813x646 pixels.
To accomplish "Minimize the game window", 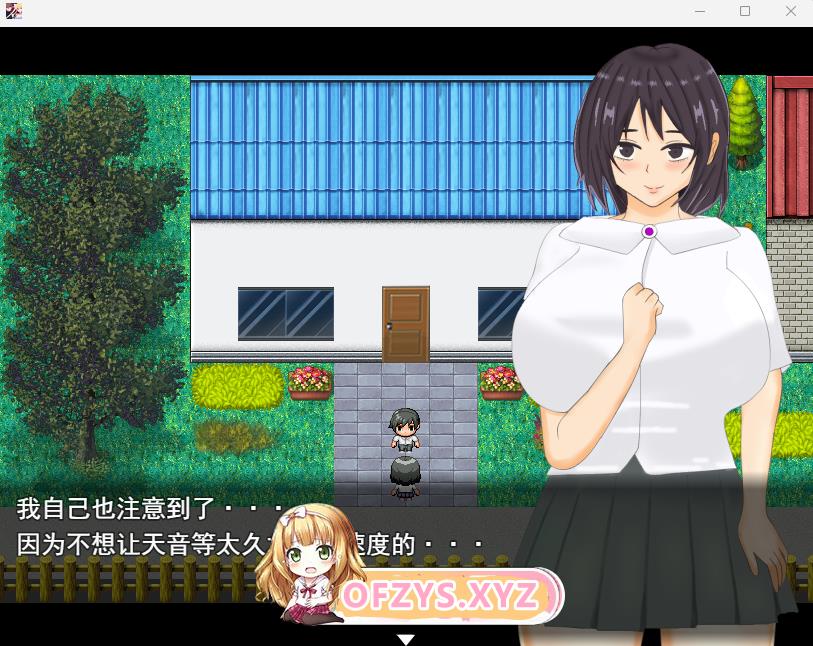I will [698, 11].
